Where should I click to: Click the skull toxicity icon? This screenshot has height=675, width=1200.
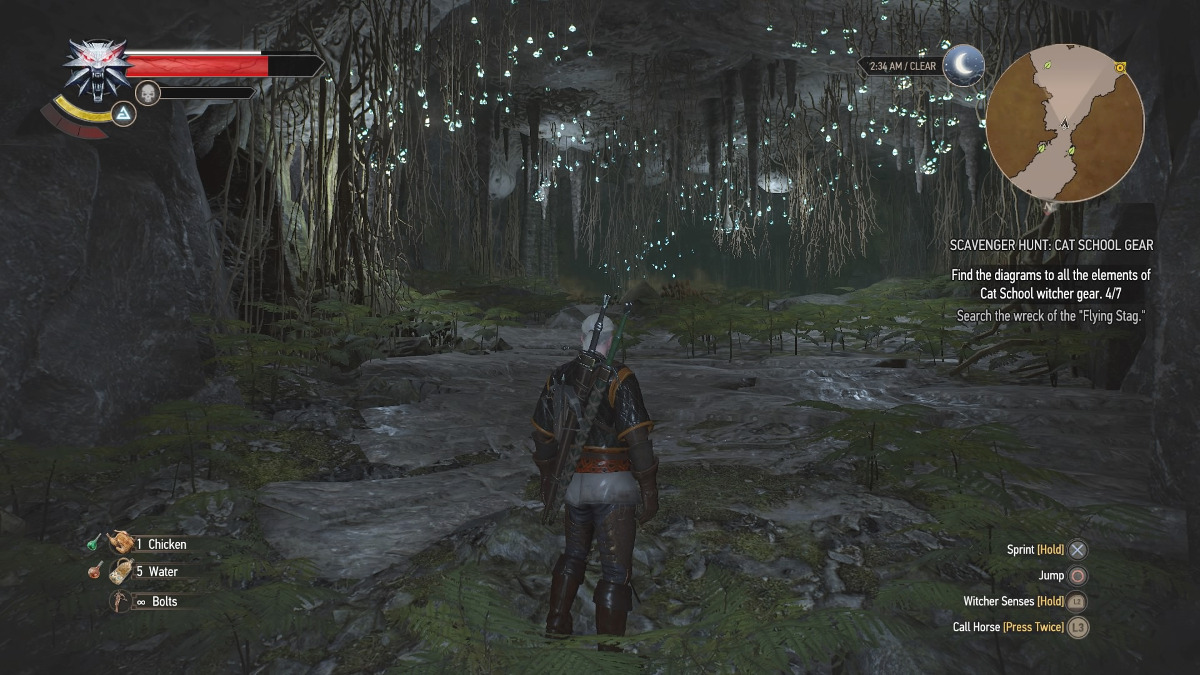coord(148,93)
